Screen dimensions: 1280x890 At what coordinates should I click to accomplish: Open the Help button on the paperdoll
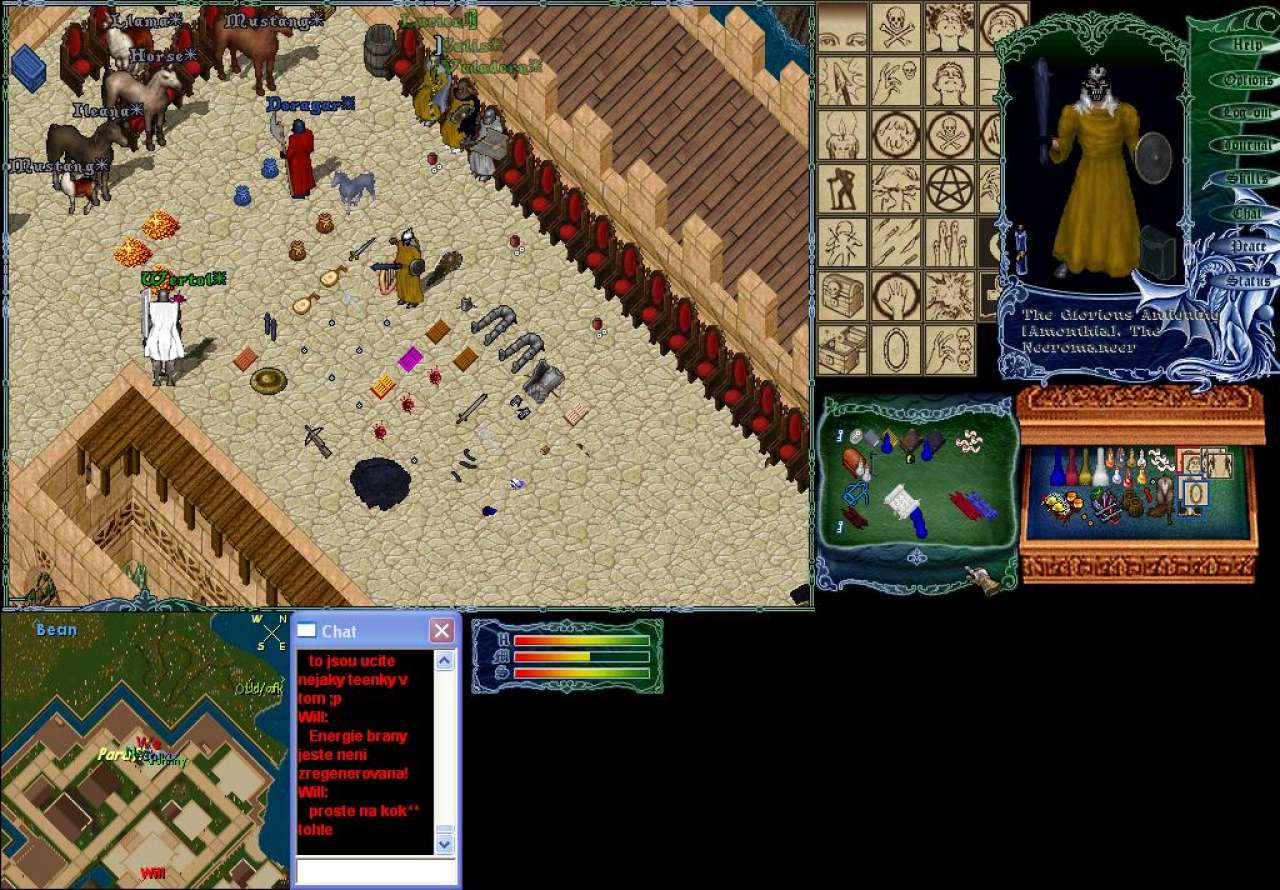1246,45
